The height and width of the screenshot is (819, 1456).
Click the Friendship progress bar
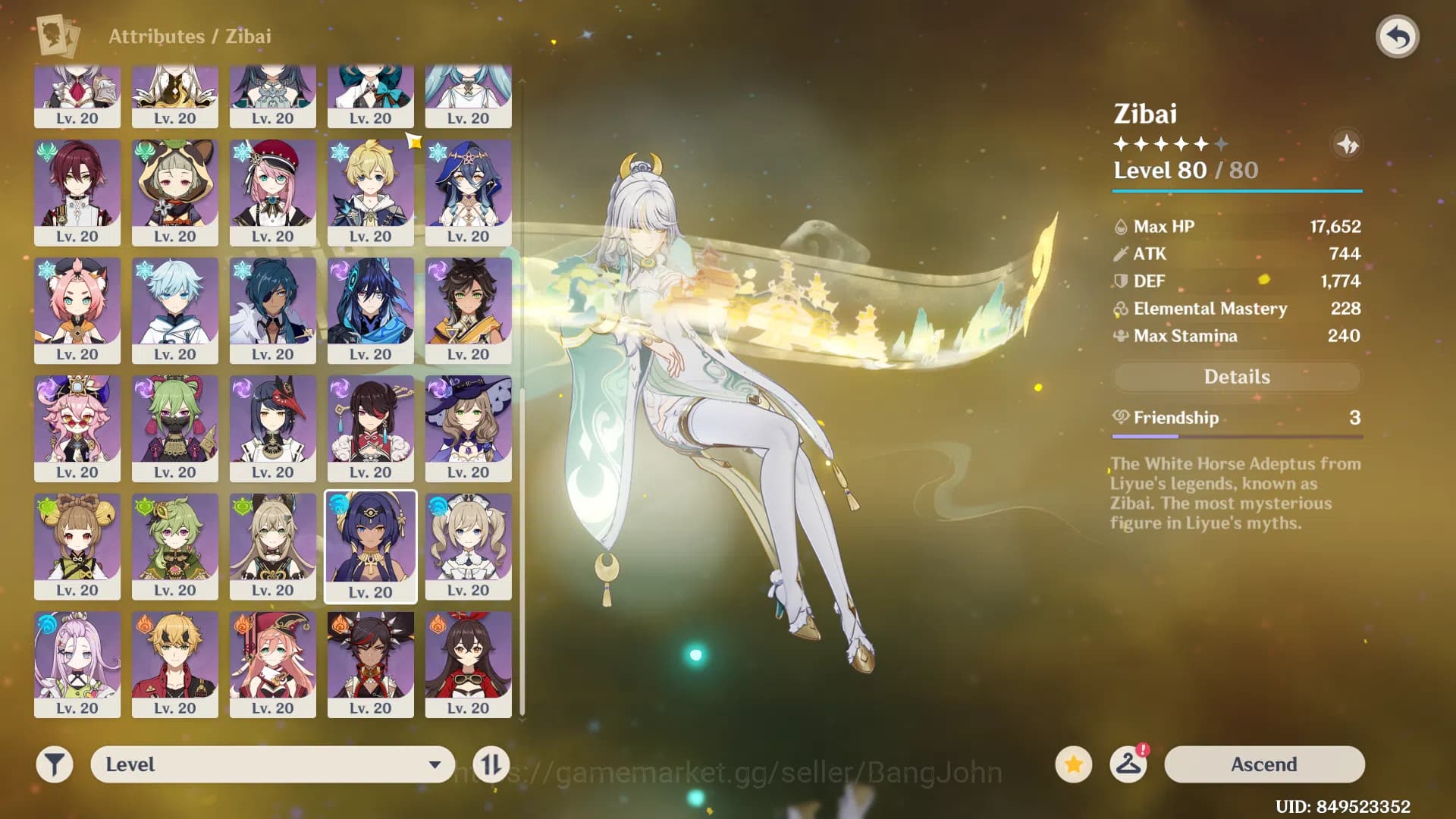tap(1236, 436)
